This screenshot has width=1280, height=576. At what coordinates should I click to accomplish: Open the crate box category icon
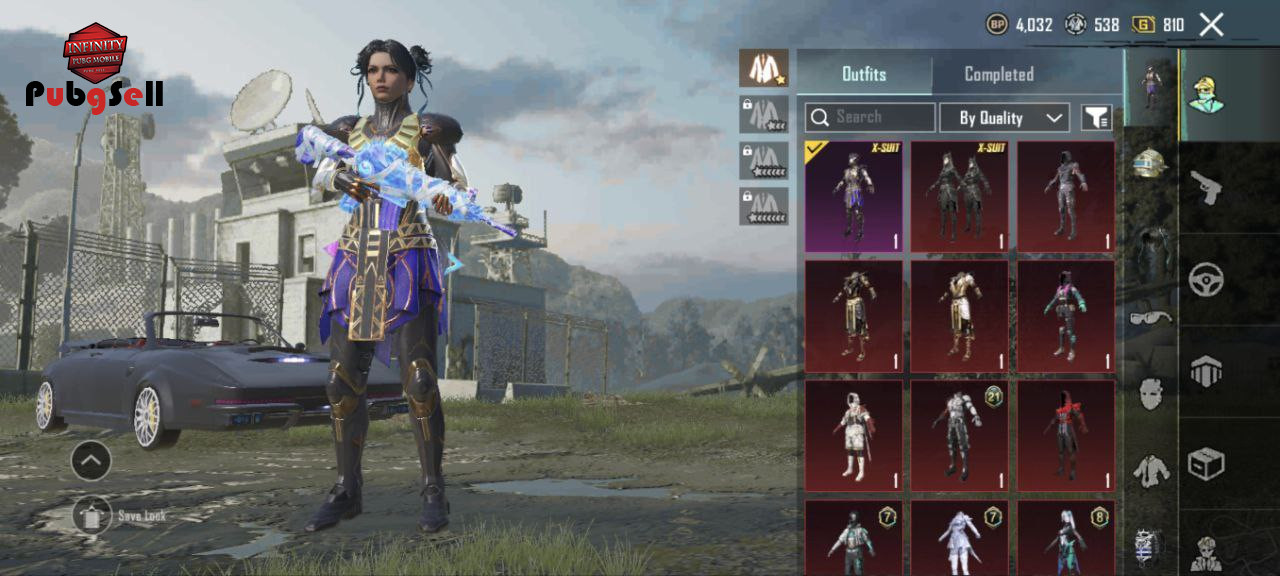click(1206, 463)
